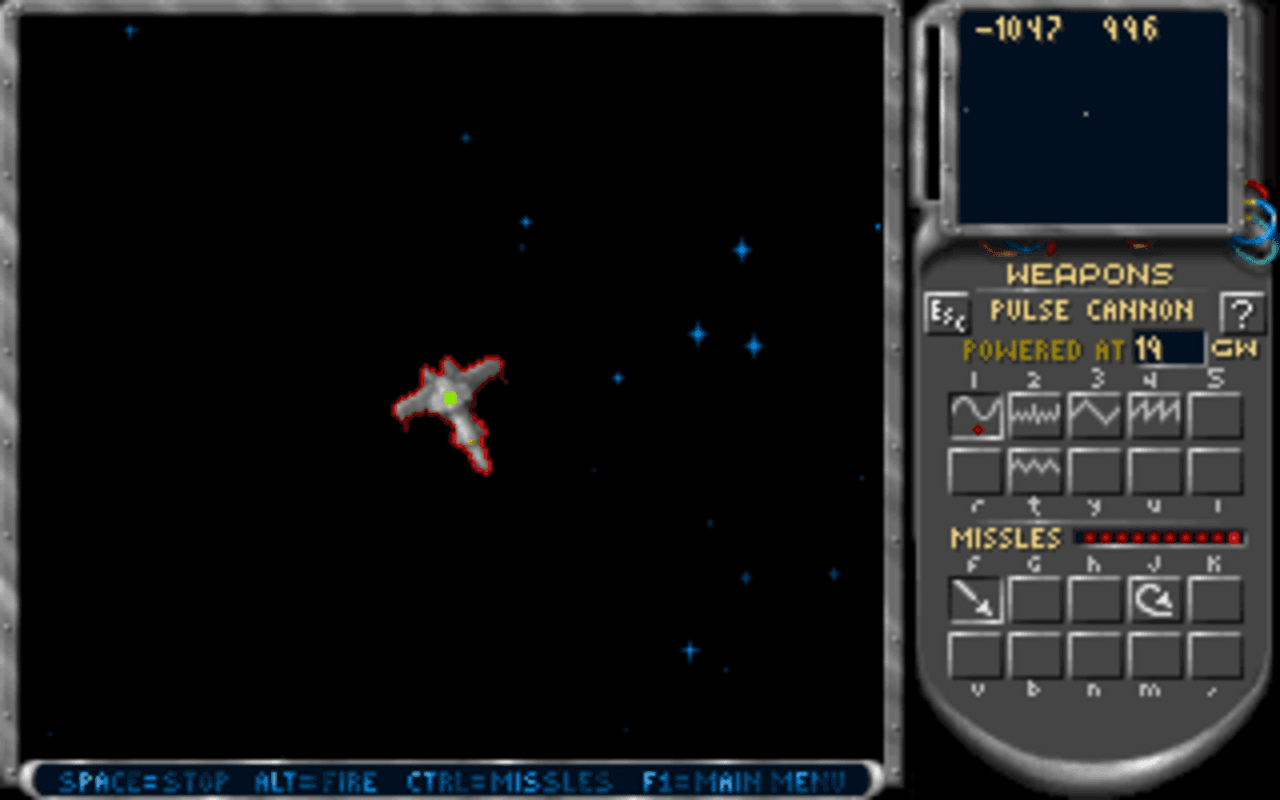Open help with the question mark button
This screenshot has width=1280, height=800.
pos(1243,313)
